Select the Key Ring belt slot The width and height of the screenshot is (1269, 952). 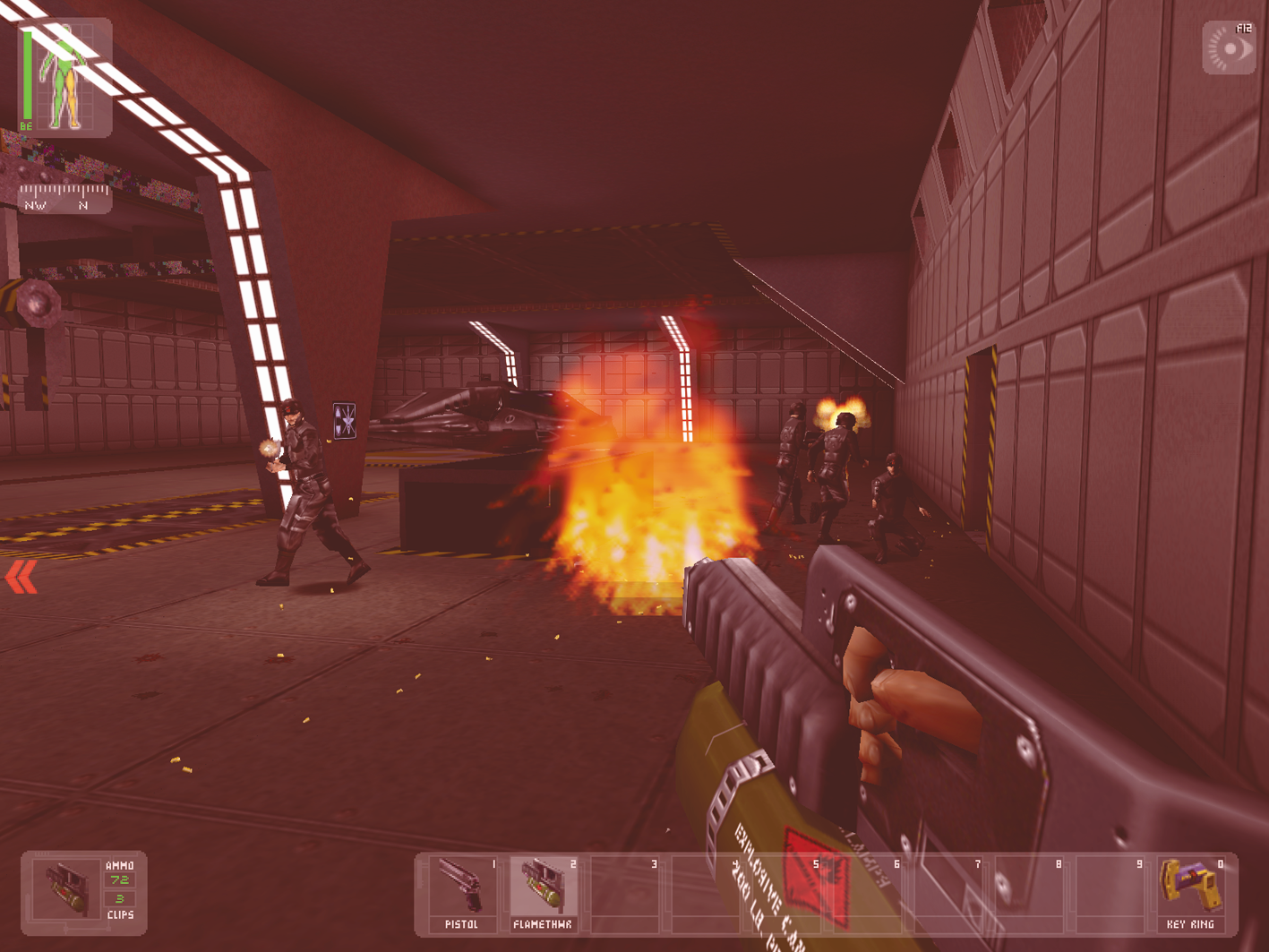coord(1191,892)
